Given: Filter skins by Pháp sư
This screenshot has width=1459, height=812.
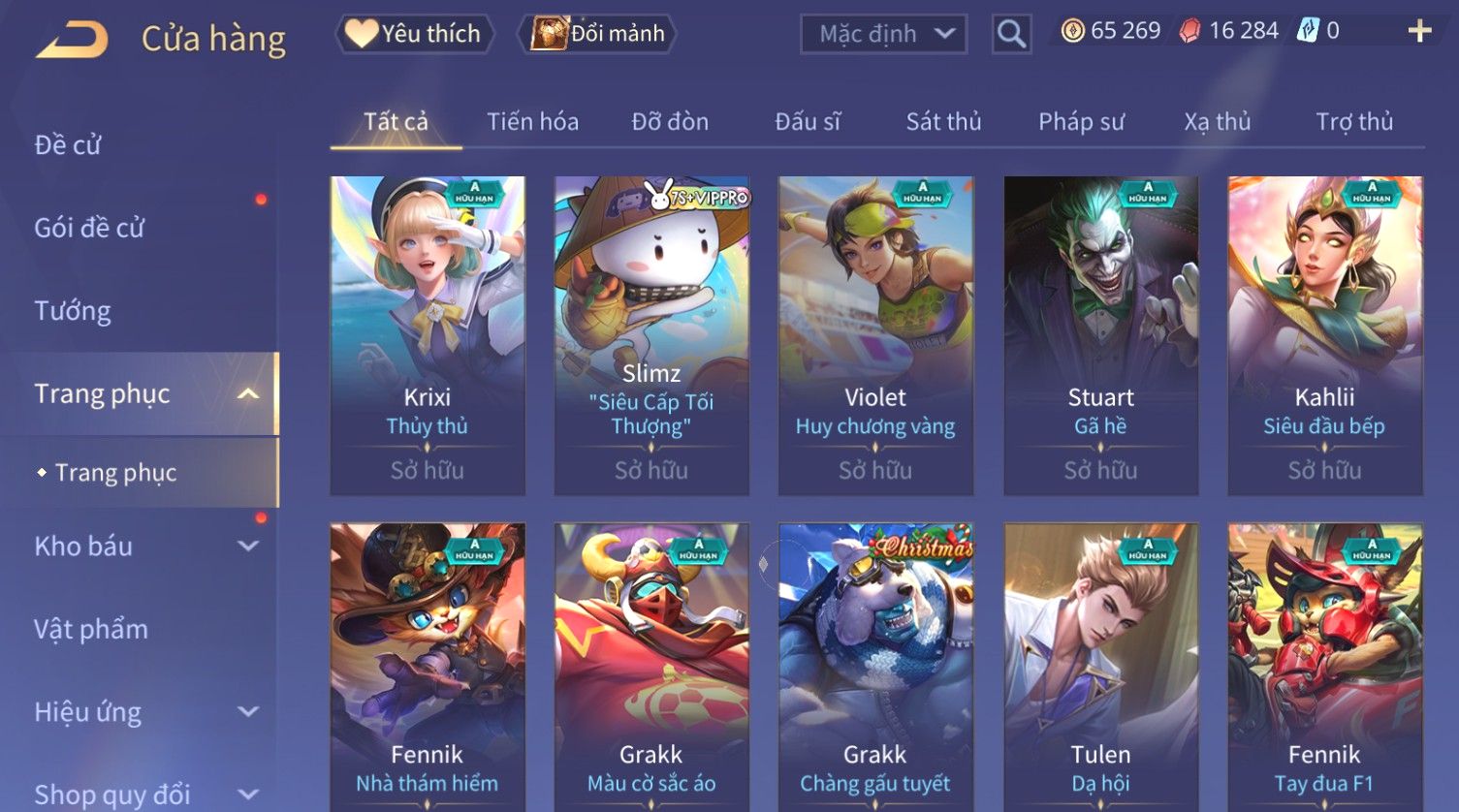Looking at the screenshot, I should point(1081,122).
